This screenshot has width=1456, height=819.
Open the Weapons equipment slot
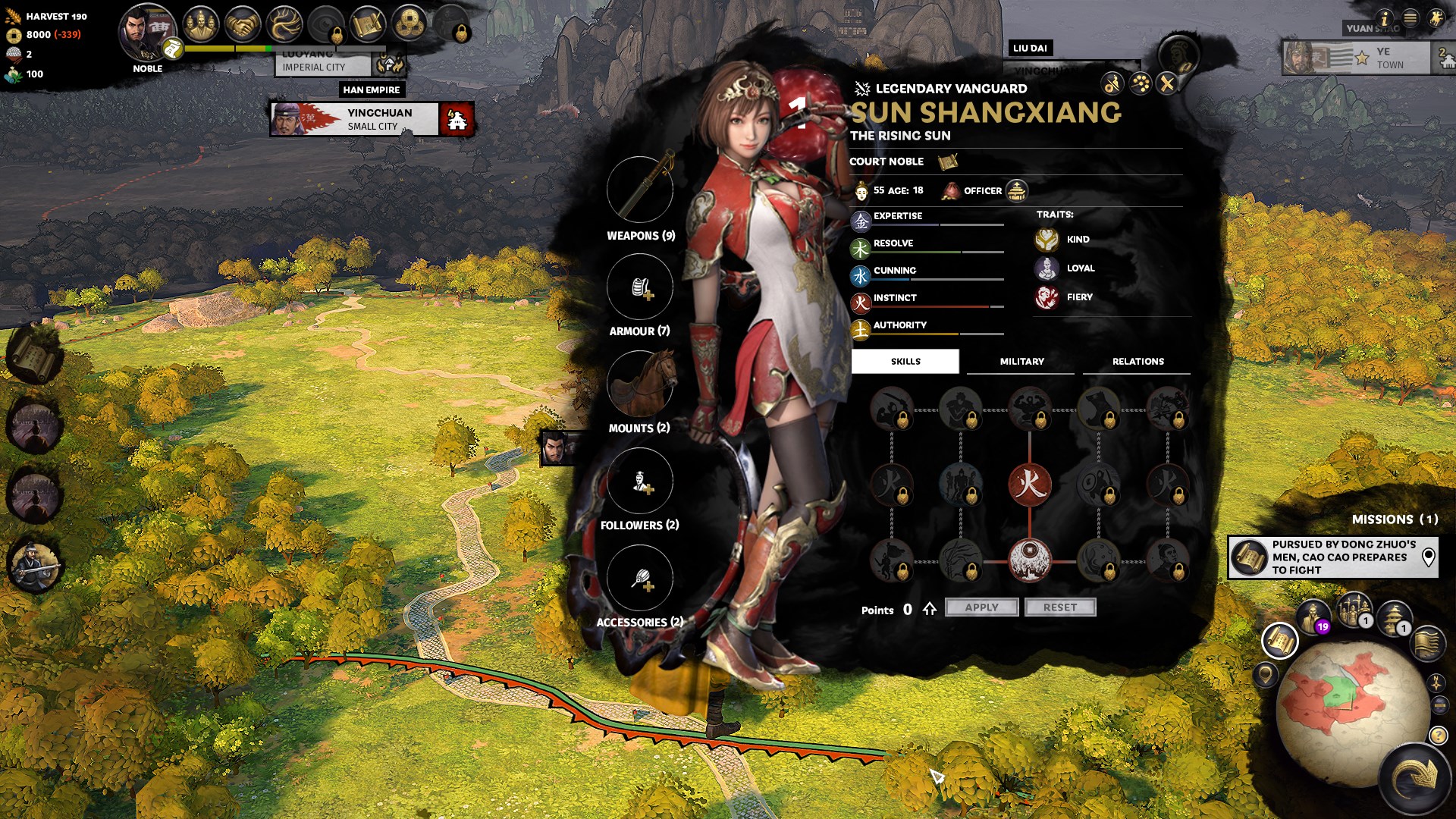click(640, 190)
